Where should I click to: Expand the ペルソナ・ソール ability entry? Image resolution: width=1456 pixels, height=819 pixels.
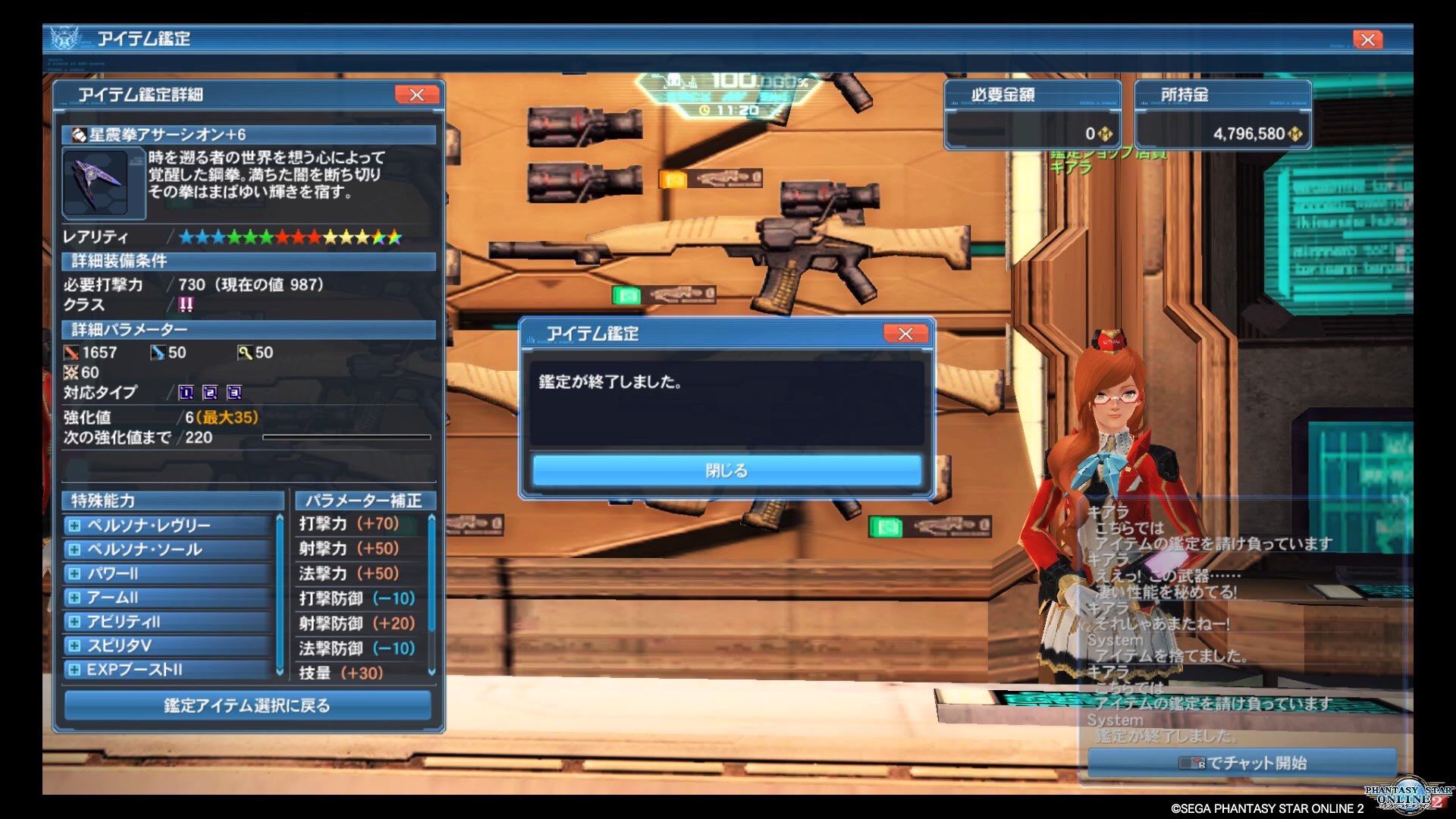74,550
